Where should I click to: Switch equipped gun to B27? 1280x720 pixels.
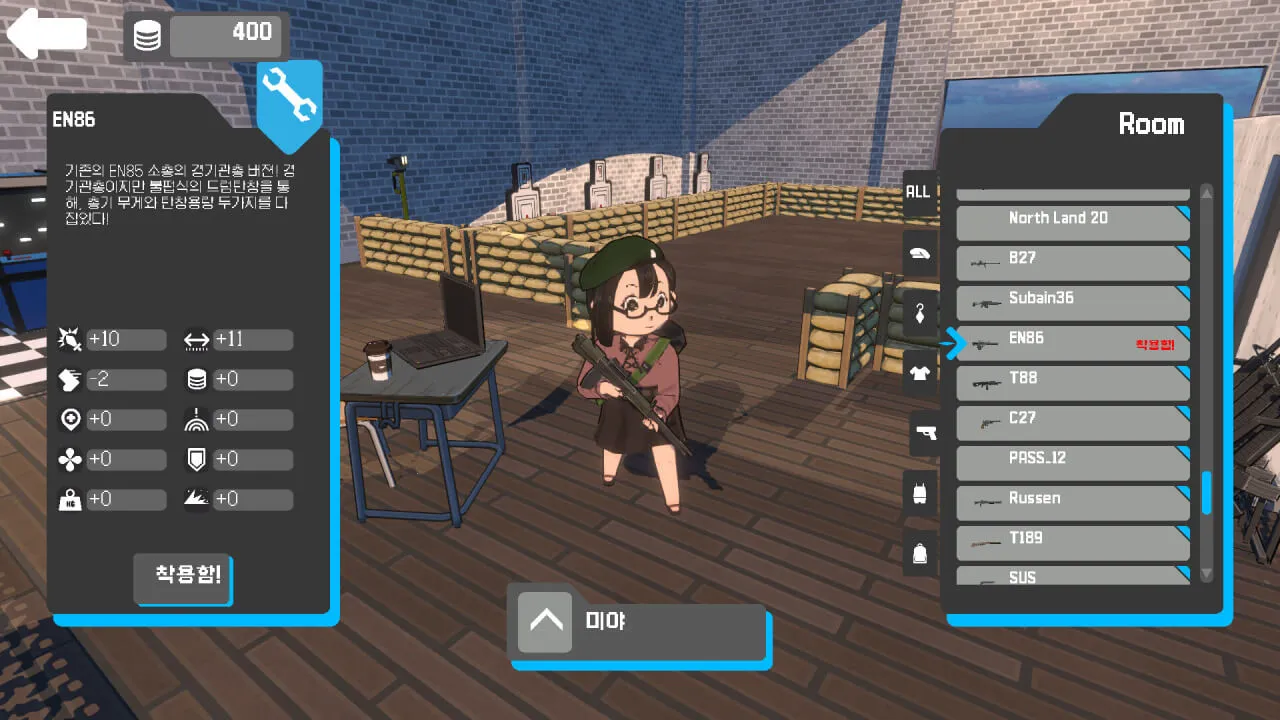pos(1072,261)
